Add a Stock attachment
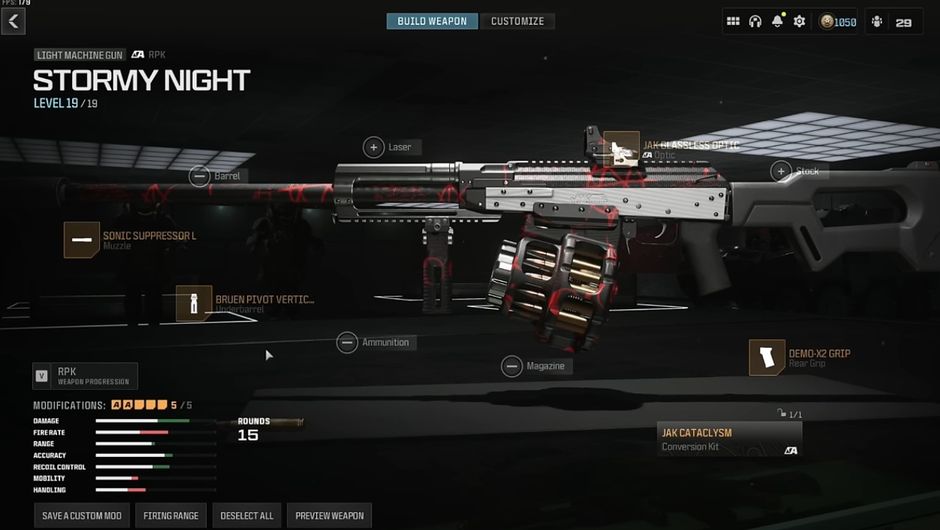The width and height of the screenshot is (940, 530). coord(781,171)
